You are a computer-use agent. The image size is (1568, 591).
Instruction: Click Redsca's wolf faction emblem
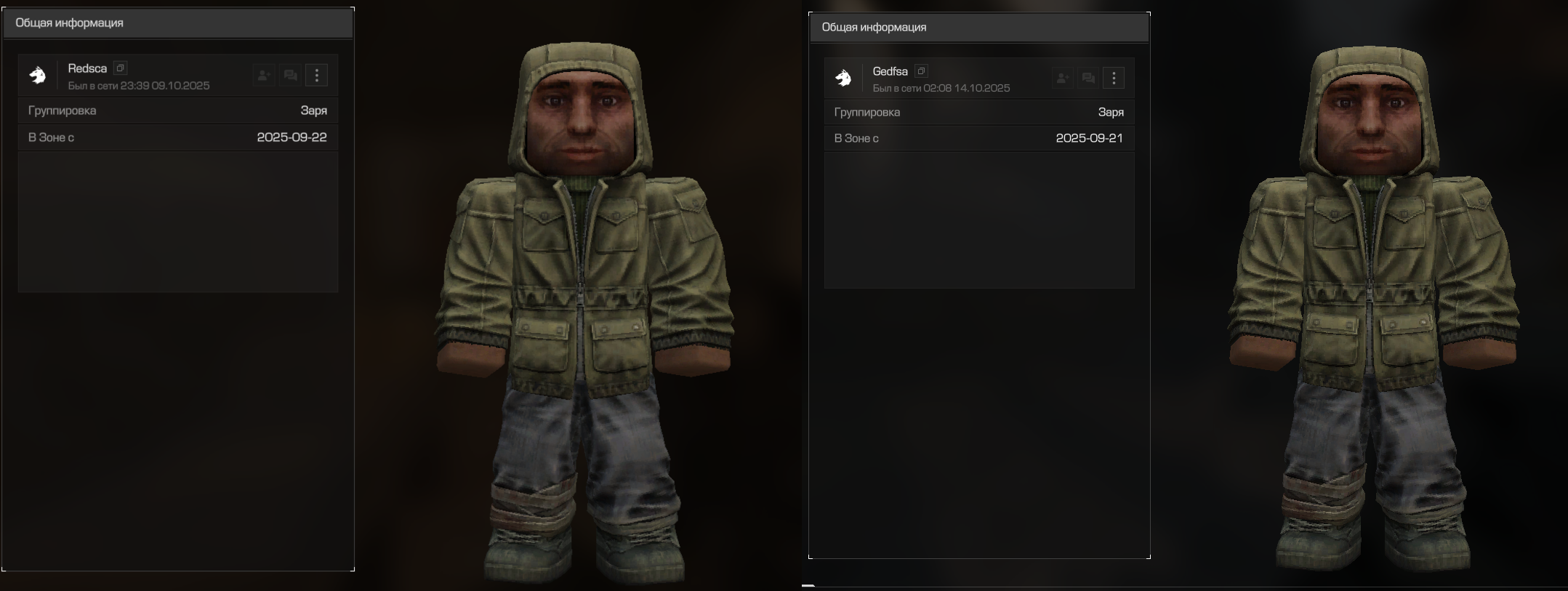38,75
